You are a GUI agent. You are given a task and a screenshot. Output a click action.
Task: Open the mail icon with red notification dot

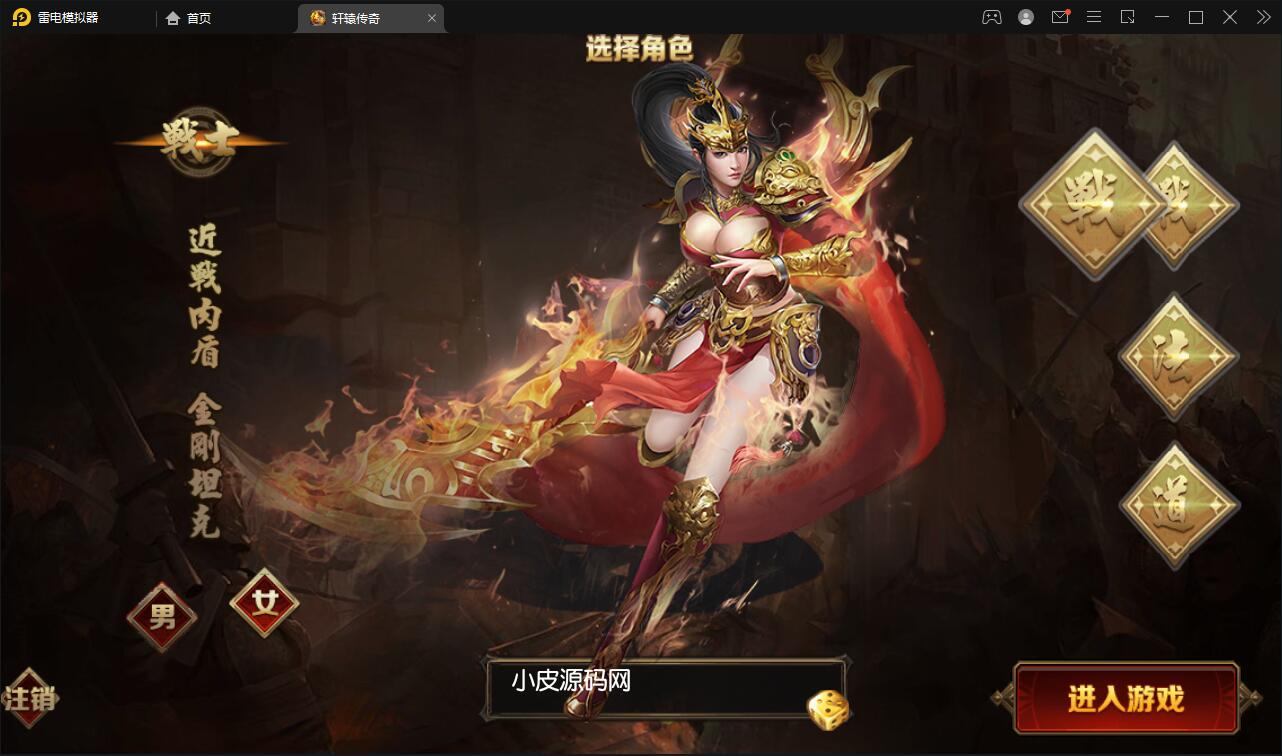pos(1060,17)
